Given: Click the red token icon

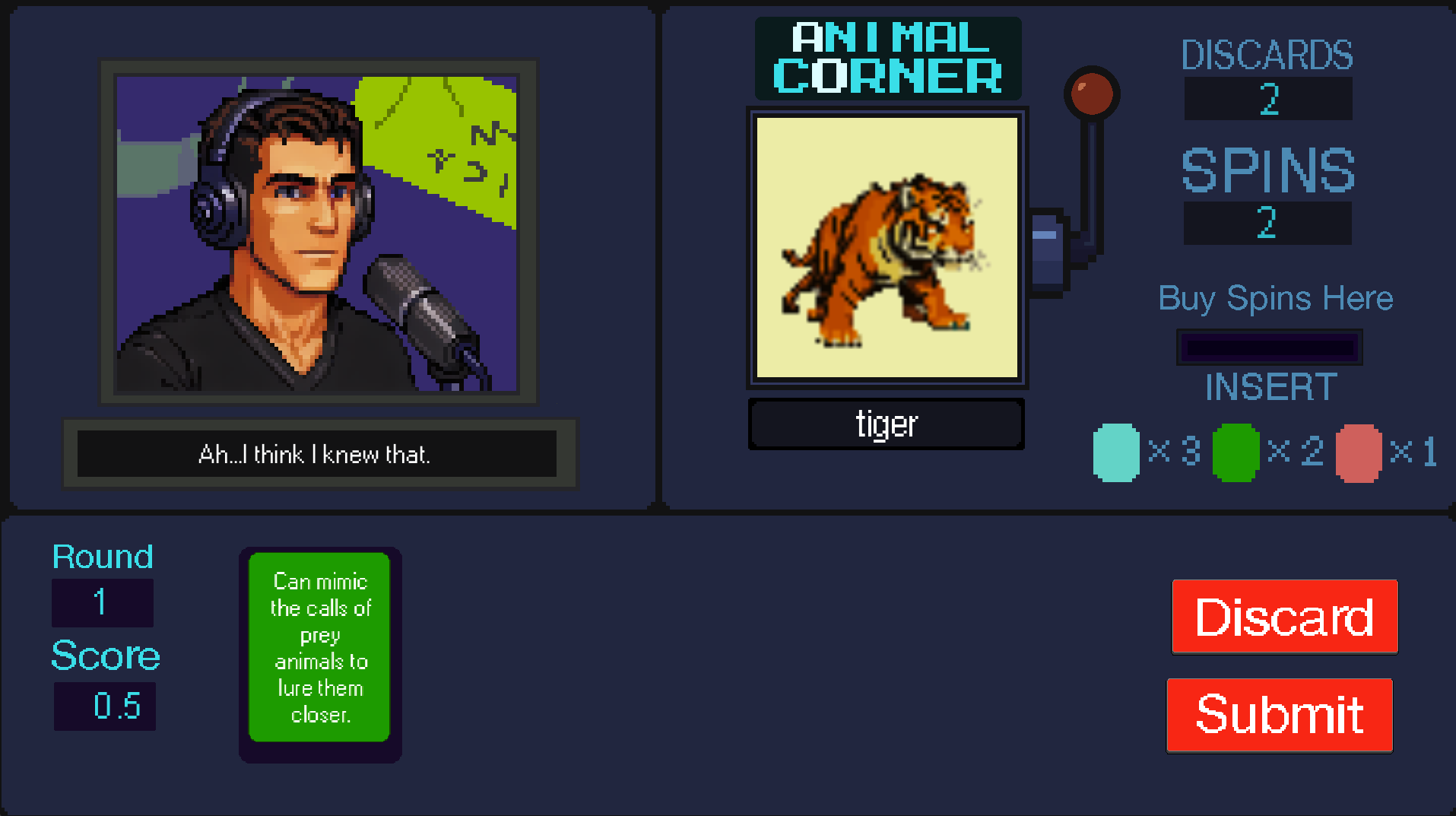Looking at the screenshot, I should click(x=1358, y=453).
